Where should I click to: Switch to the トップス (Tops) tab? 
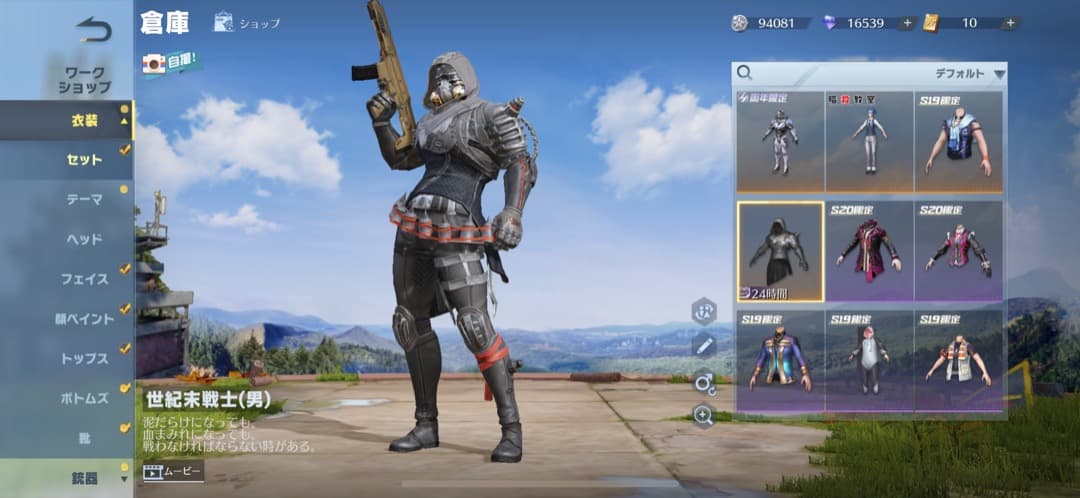[84, 359]
